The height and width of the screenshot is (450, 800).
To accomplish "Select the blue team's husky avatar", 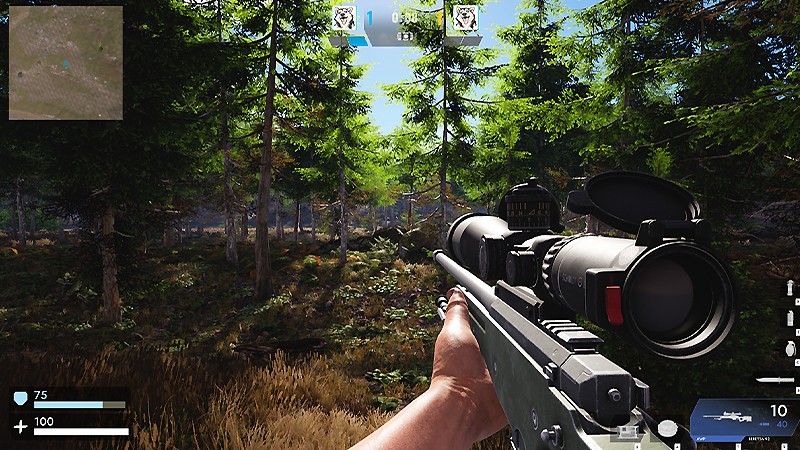I will click(x=345, y=18).
